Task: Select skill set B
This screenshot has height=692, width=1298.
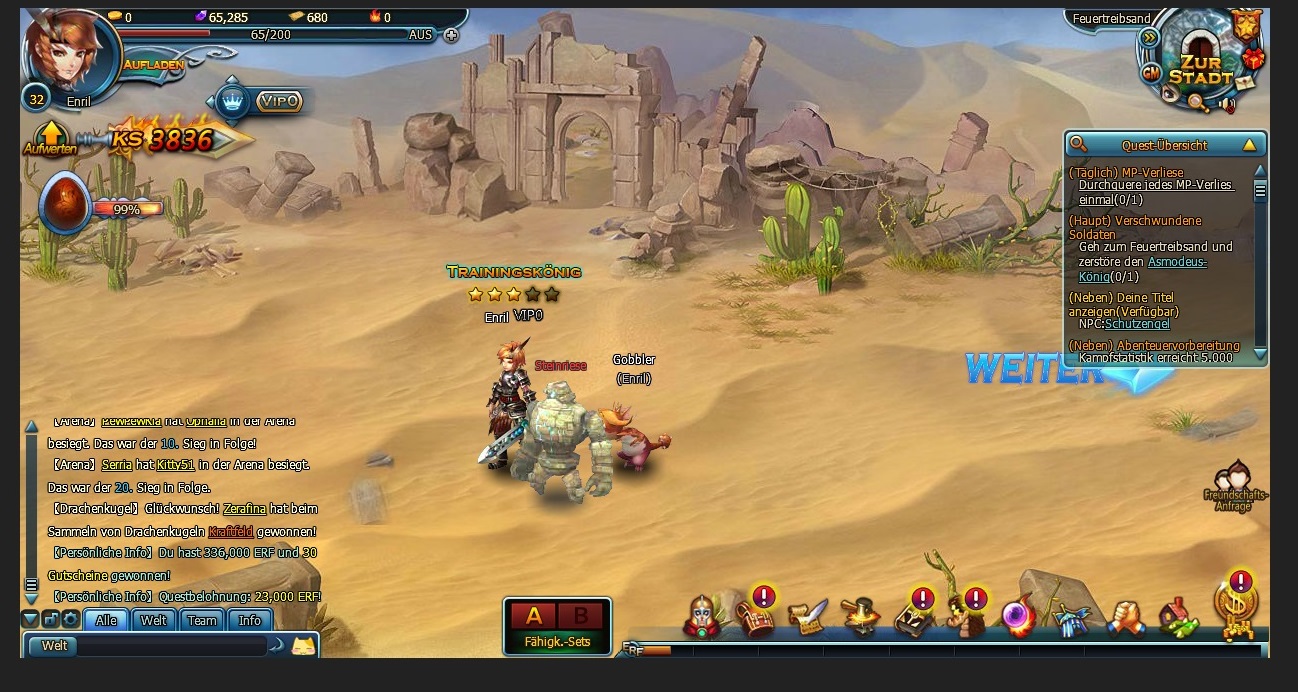Action: 580,616
